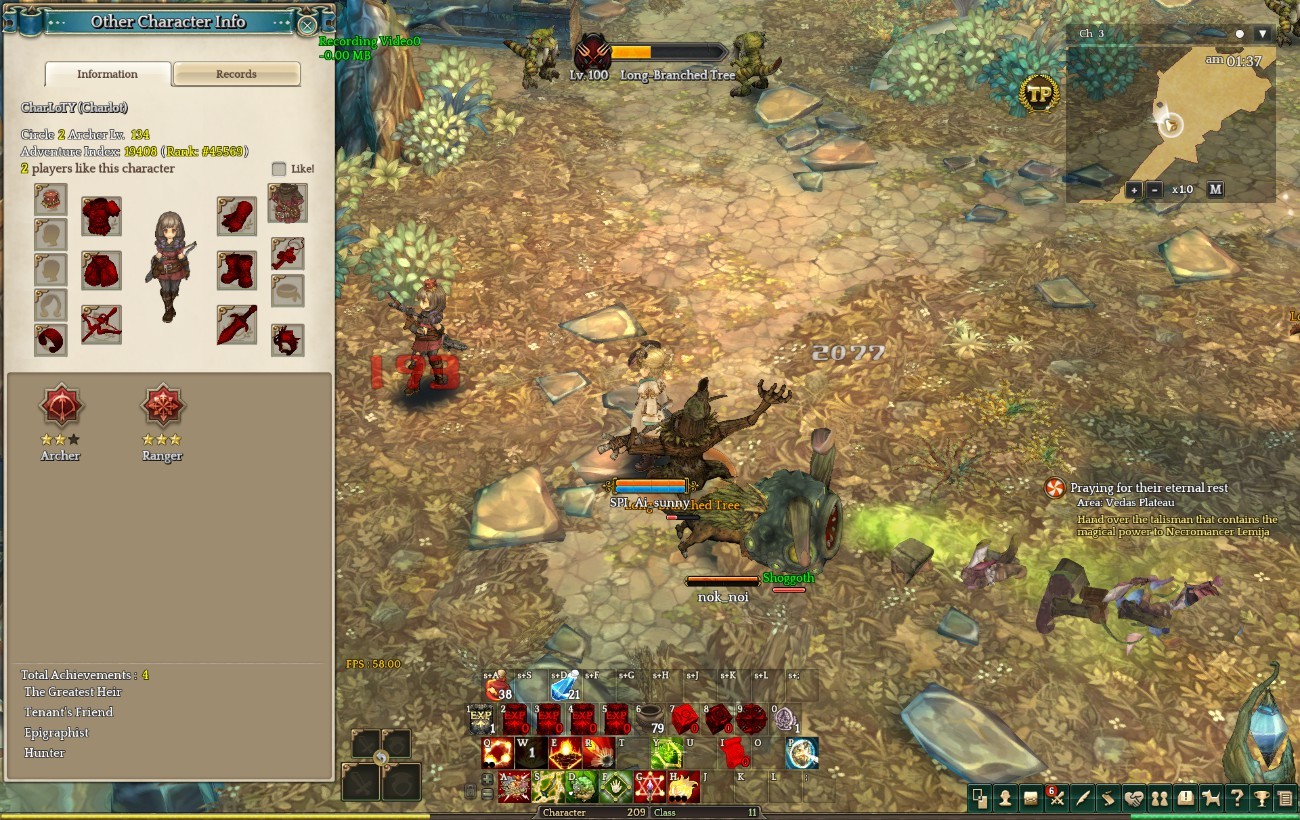The height and width of the screenshot is (820, 1300).
Task: Use the blue SP potion in quickslot
Action: point(564,690)
